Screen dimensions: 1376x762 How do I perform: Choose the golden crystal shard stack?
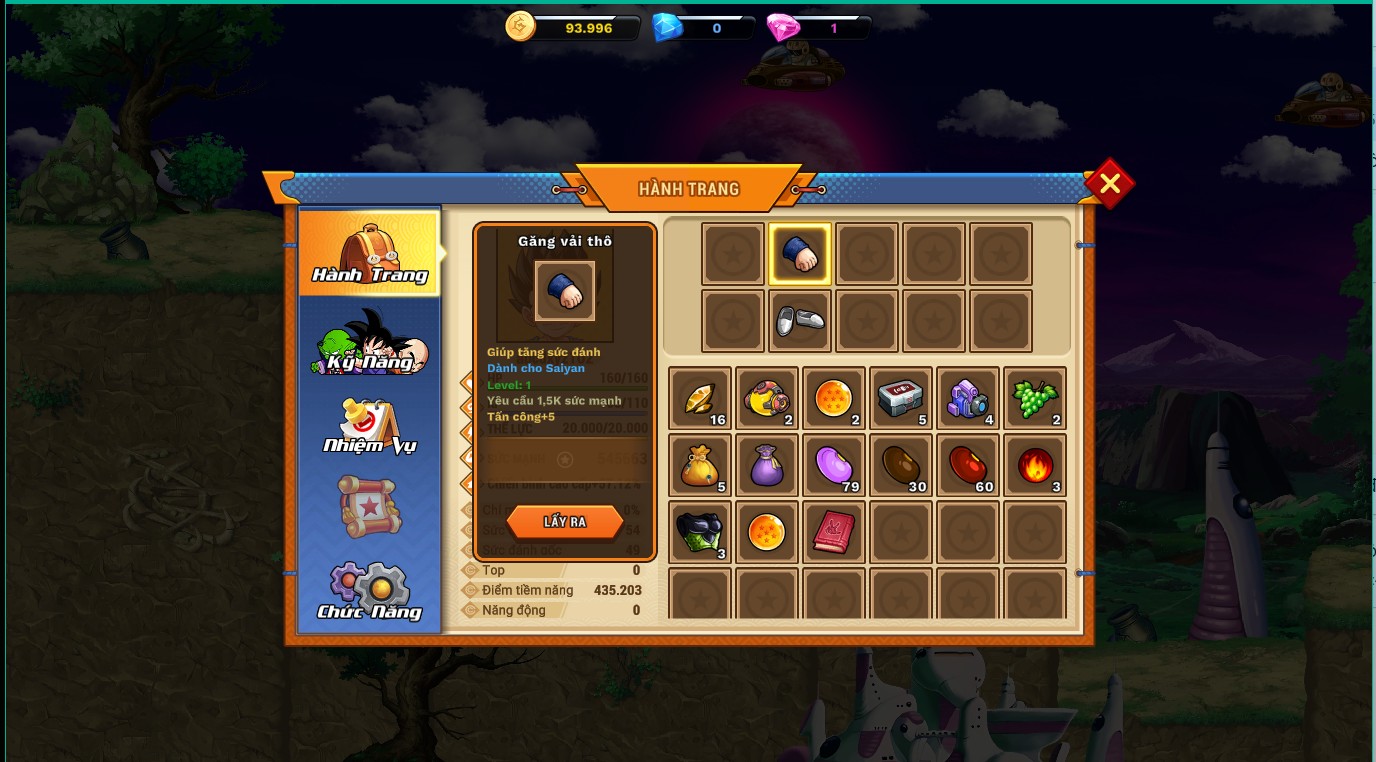(x=699, y=399)
